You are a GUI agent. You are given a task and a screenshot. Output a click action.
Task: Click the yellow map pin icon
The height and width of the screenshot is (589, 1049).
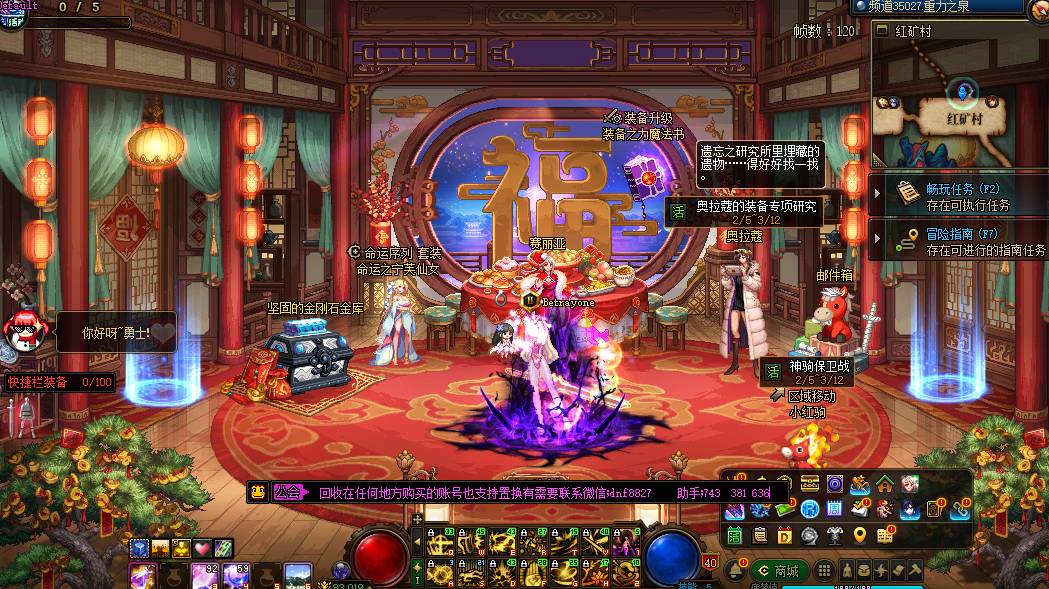click(x=859, y=536)
